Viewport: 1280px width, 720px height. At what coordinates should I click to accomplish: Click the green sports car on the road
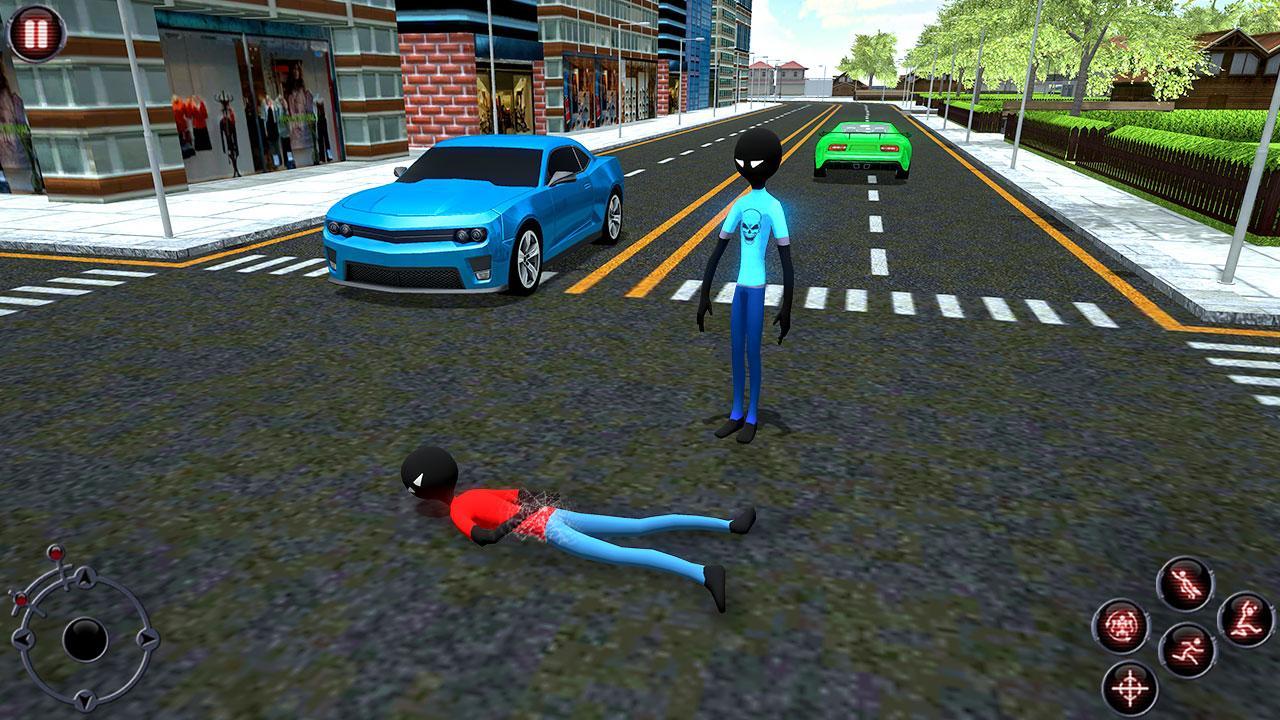(865, 150)
